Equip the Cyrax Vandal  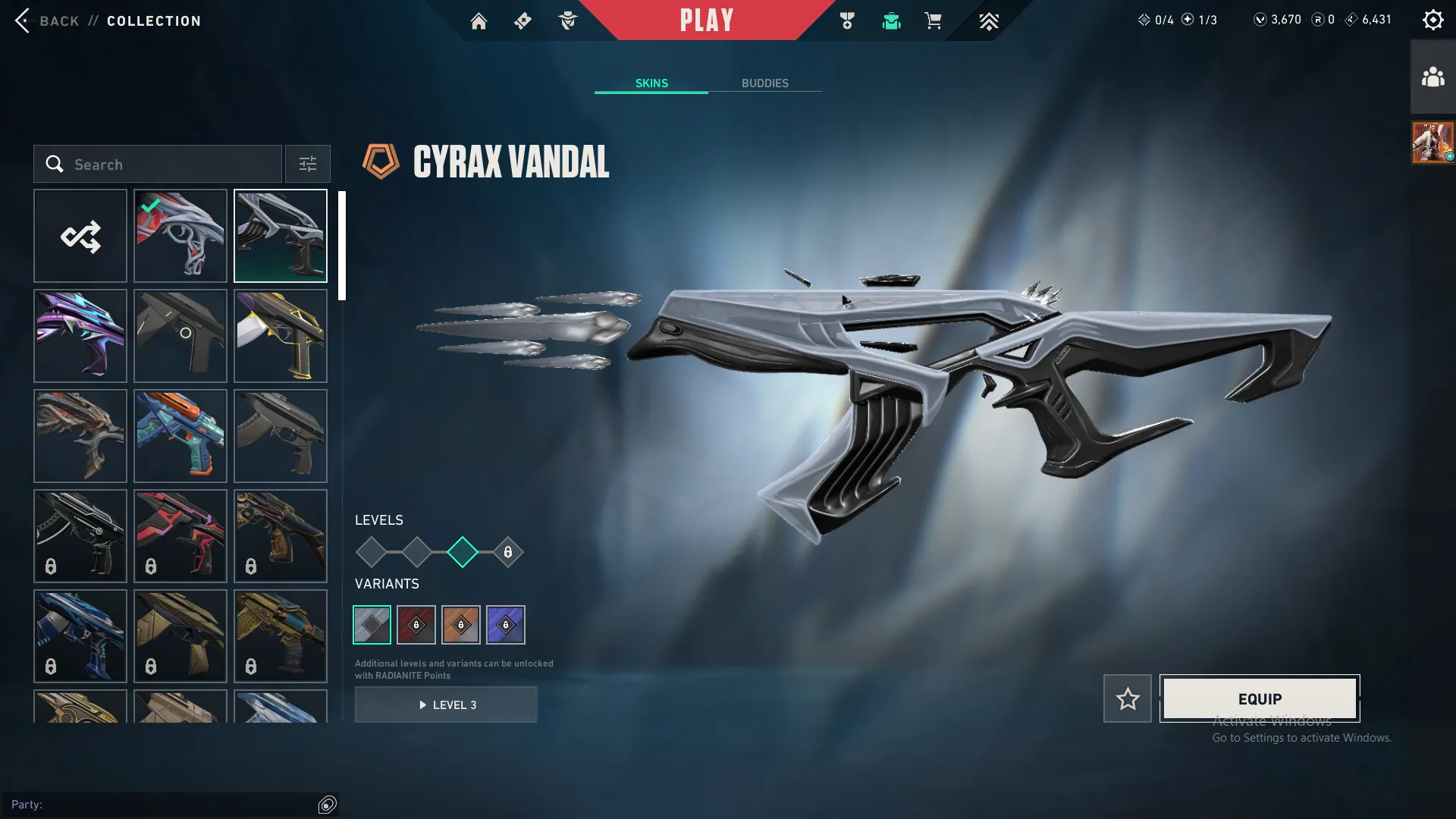point(1260,698)
